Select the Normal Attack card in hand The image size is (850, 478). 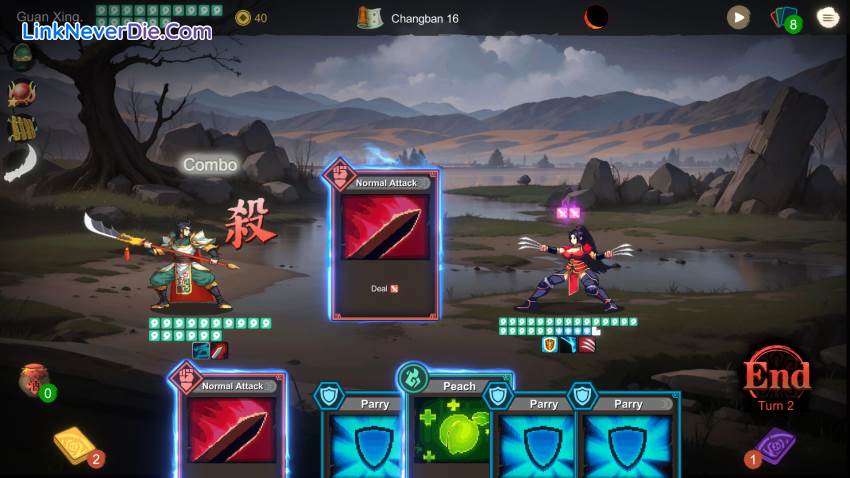(232, 425)
